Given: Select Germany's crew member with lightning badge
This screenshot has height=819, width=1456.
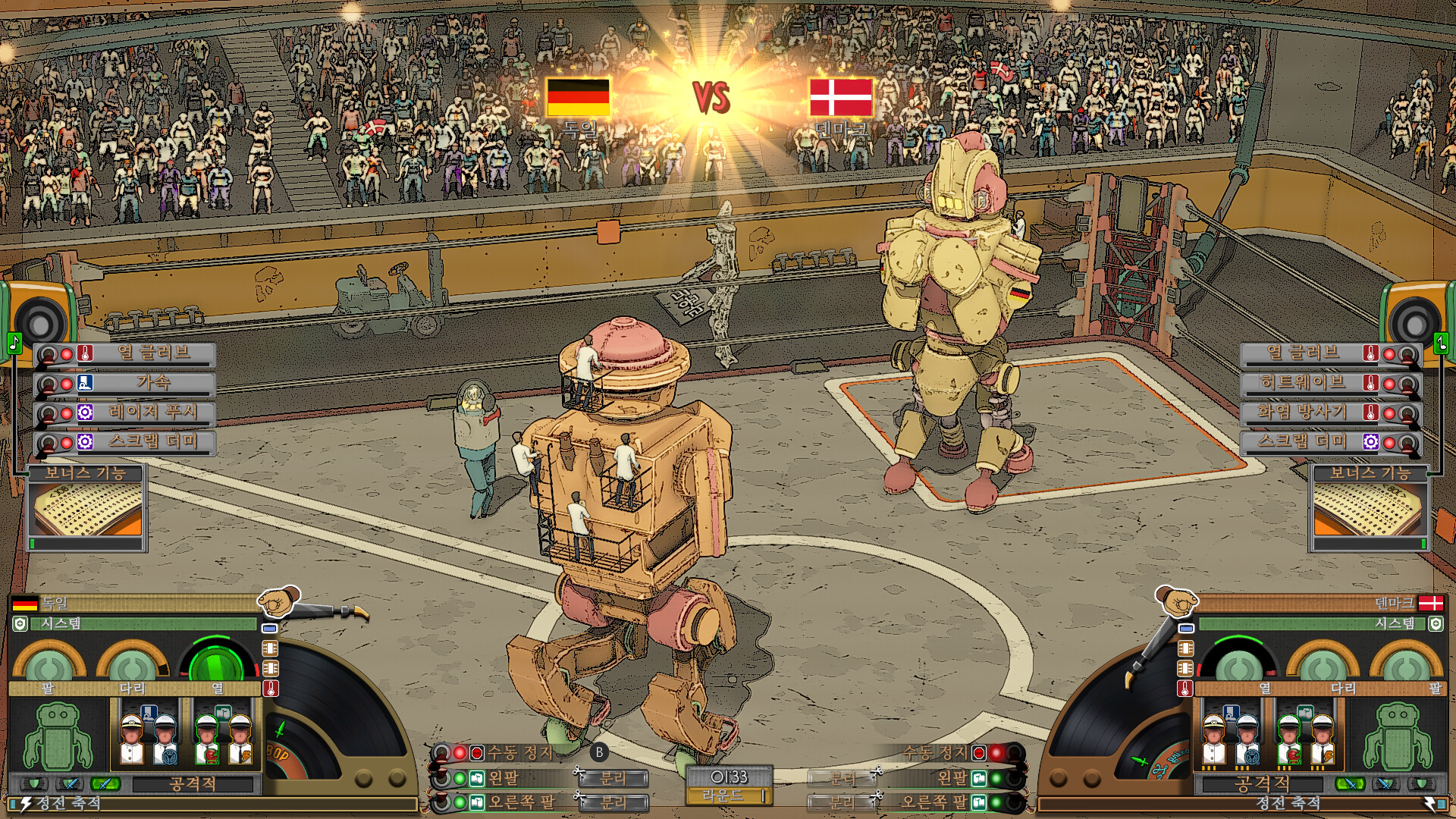Looking at the screenshot, I should coord(240,739).
